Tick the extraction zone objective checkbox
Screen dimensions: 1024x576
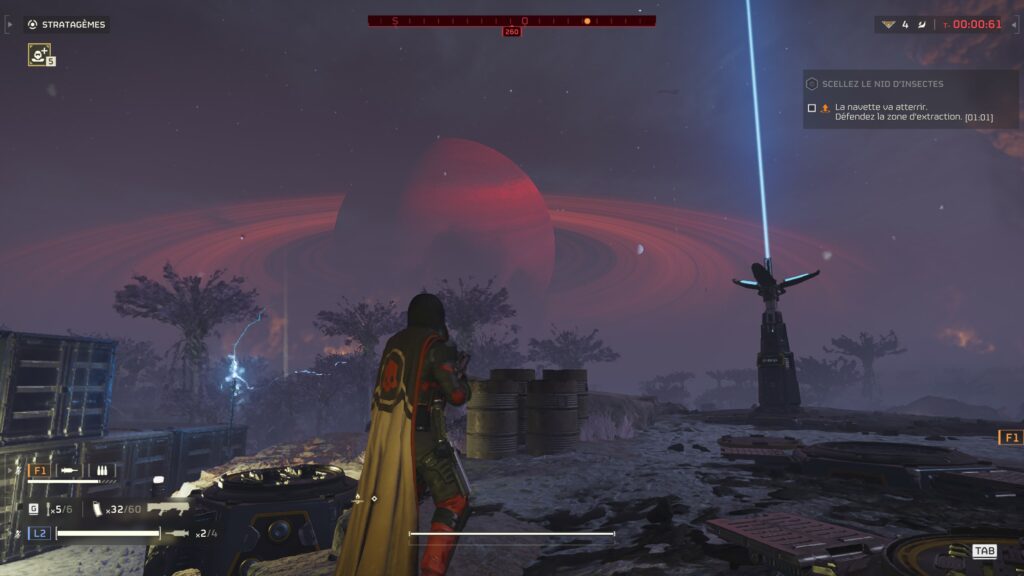coord(811,107)
